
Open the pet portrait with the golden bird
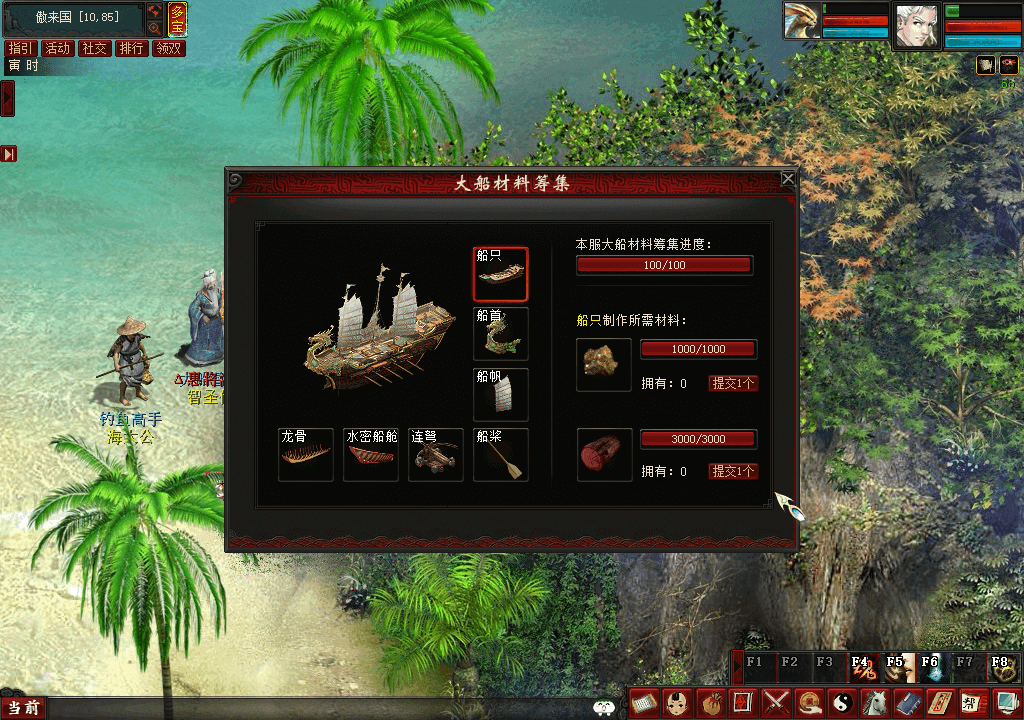800,24
